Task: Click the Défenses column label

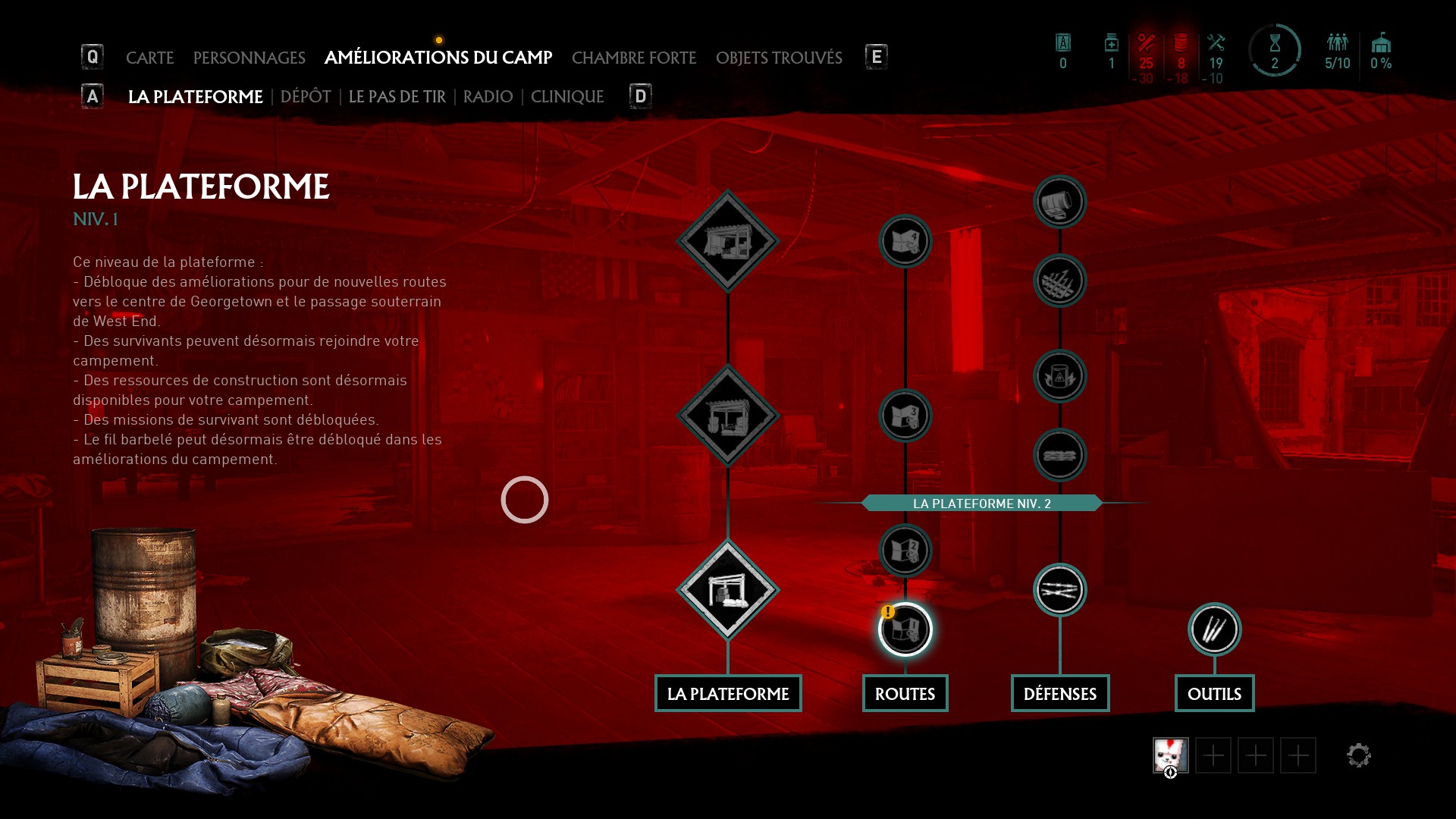Action: coord(1059,694)
